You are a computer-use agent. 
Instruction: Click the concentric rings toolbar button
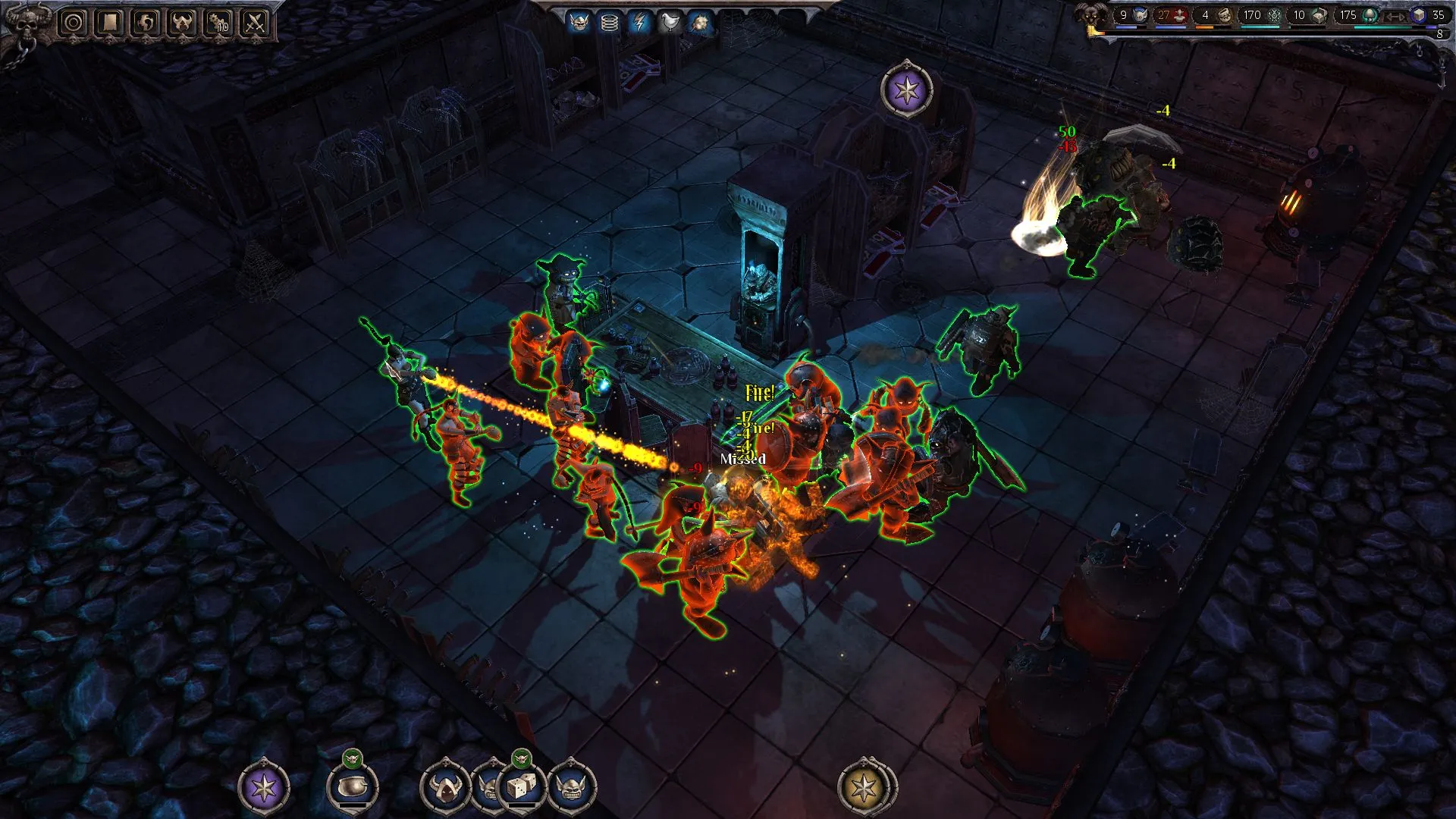tap(74, 24)
